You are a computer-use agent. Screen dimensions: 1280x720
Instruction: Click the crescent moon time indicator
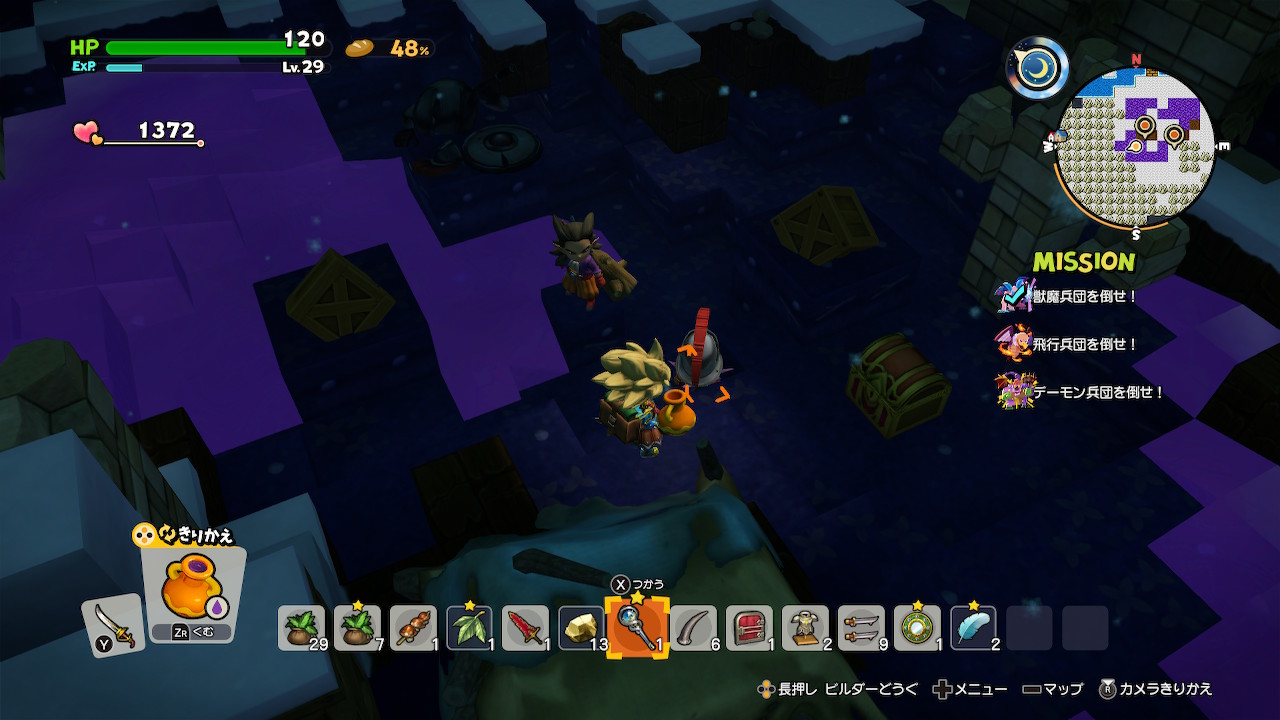click(1037, 68)
